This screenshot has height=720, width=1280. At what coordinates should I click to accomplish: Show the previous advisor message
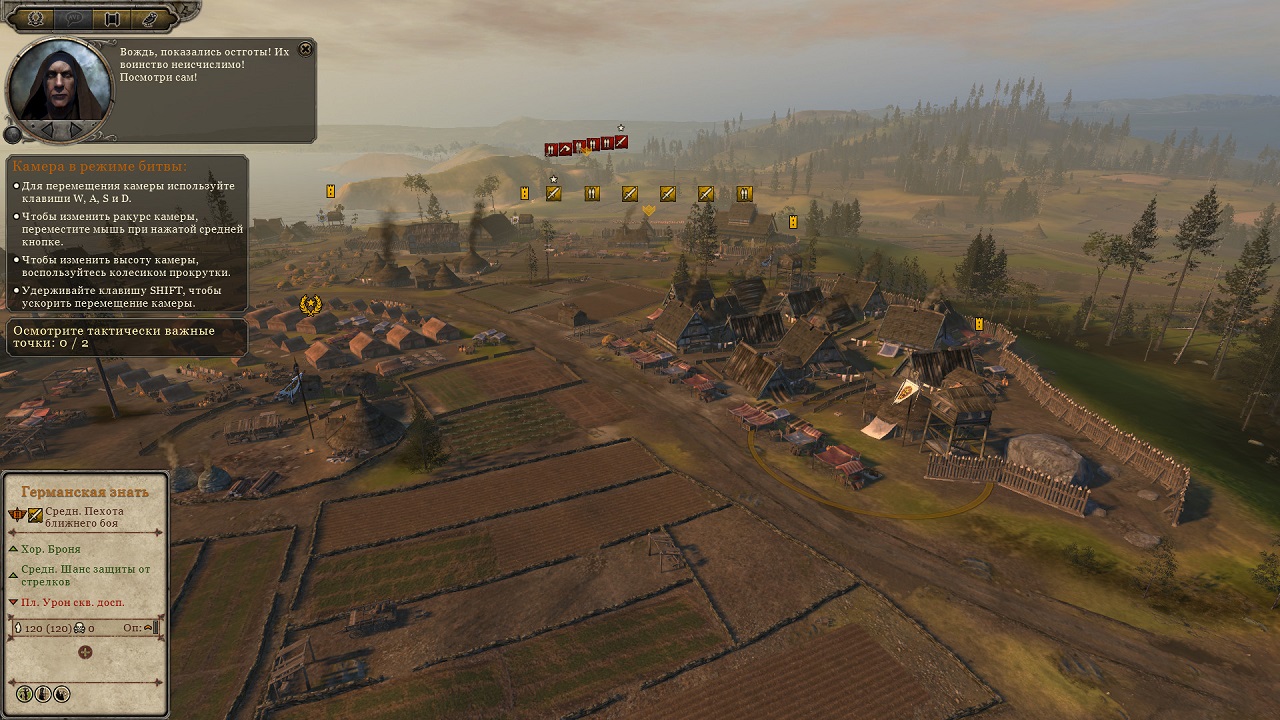pyautogui.click(x=46, y=129)
